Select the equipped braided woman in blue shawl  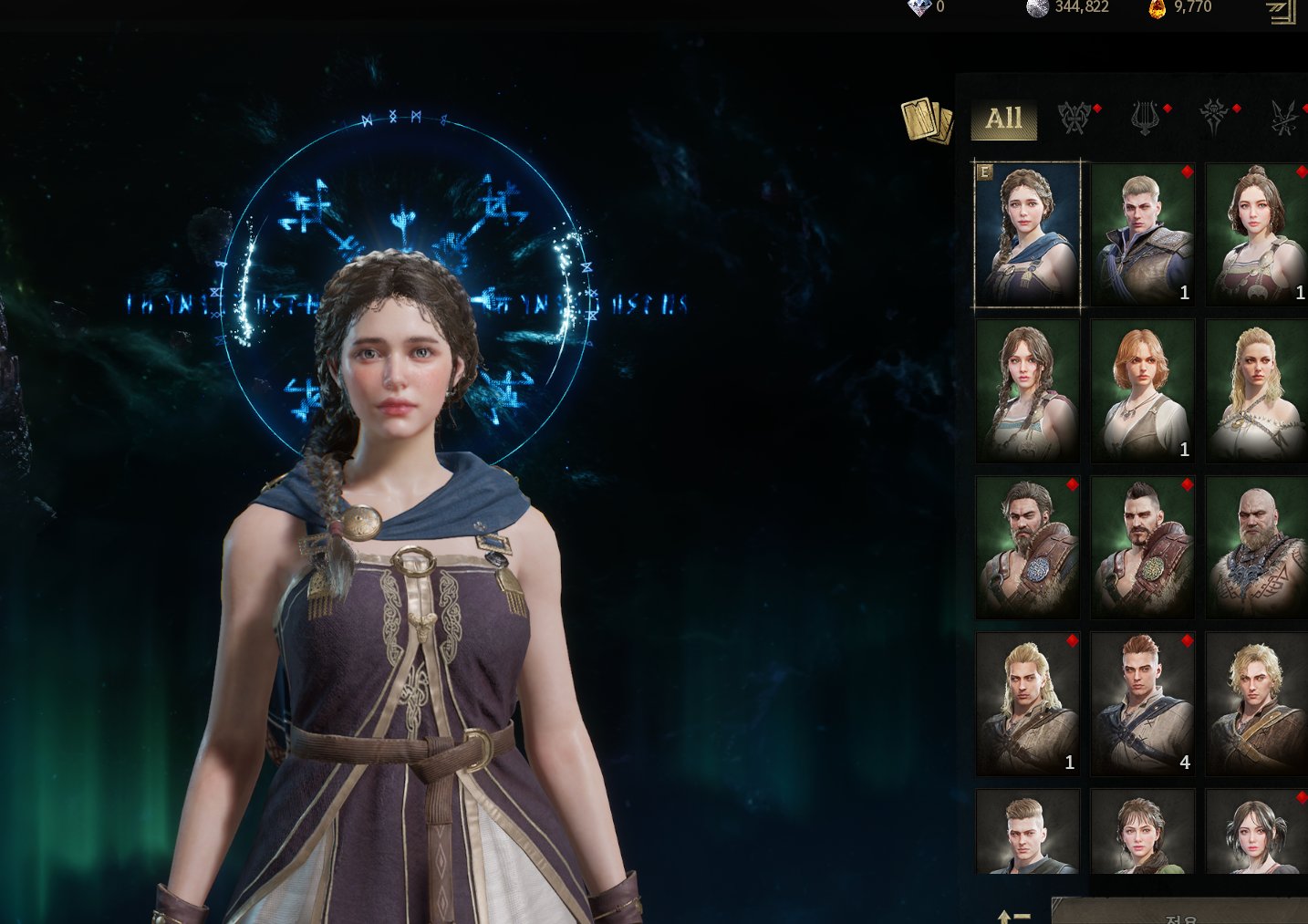pyautogui.click(x=1027, y=234)
